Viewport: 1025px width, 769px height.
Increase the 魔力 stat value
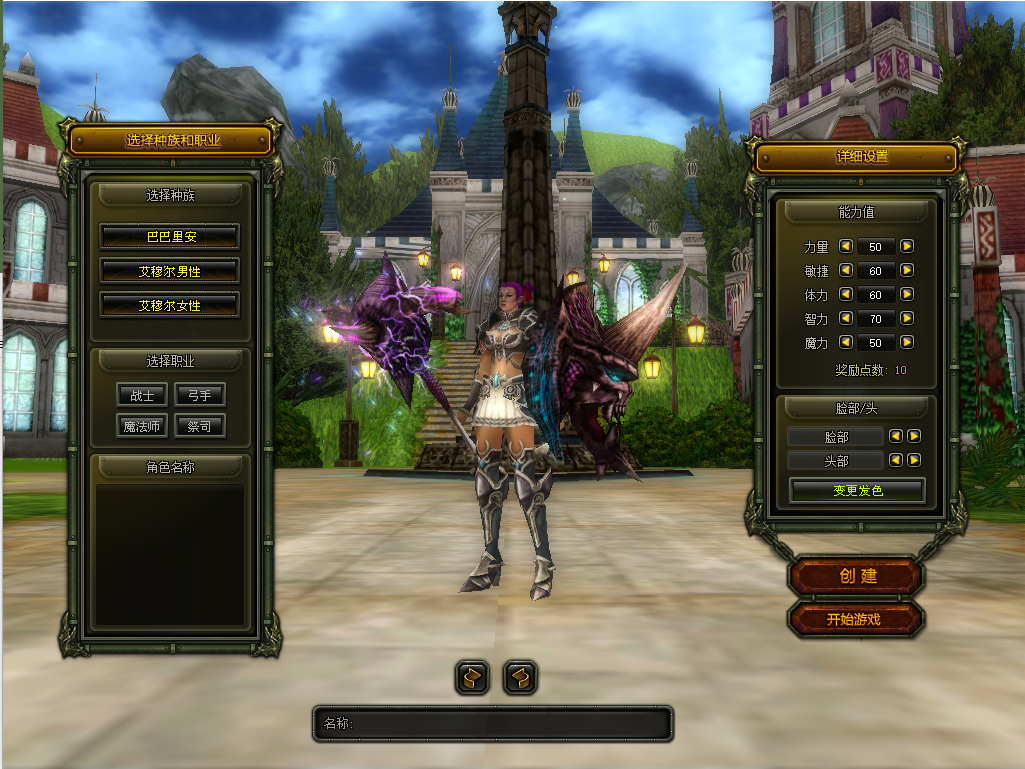click(906, 342)
